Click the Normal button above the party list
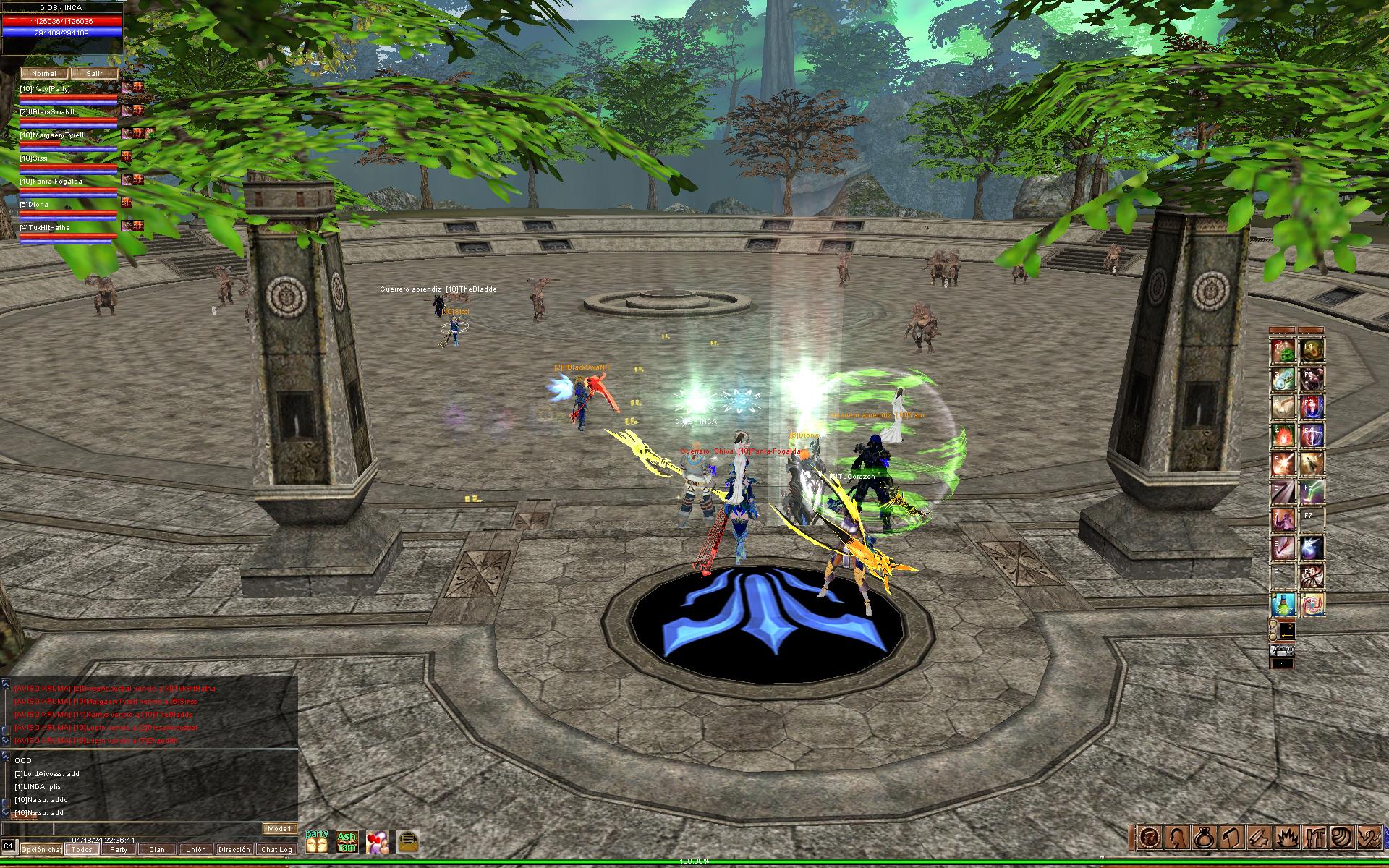Screen dimensions: 1389x868 tap(43, 74)
